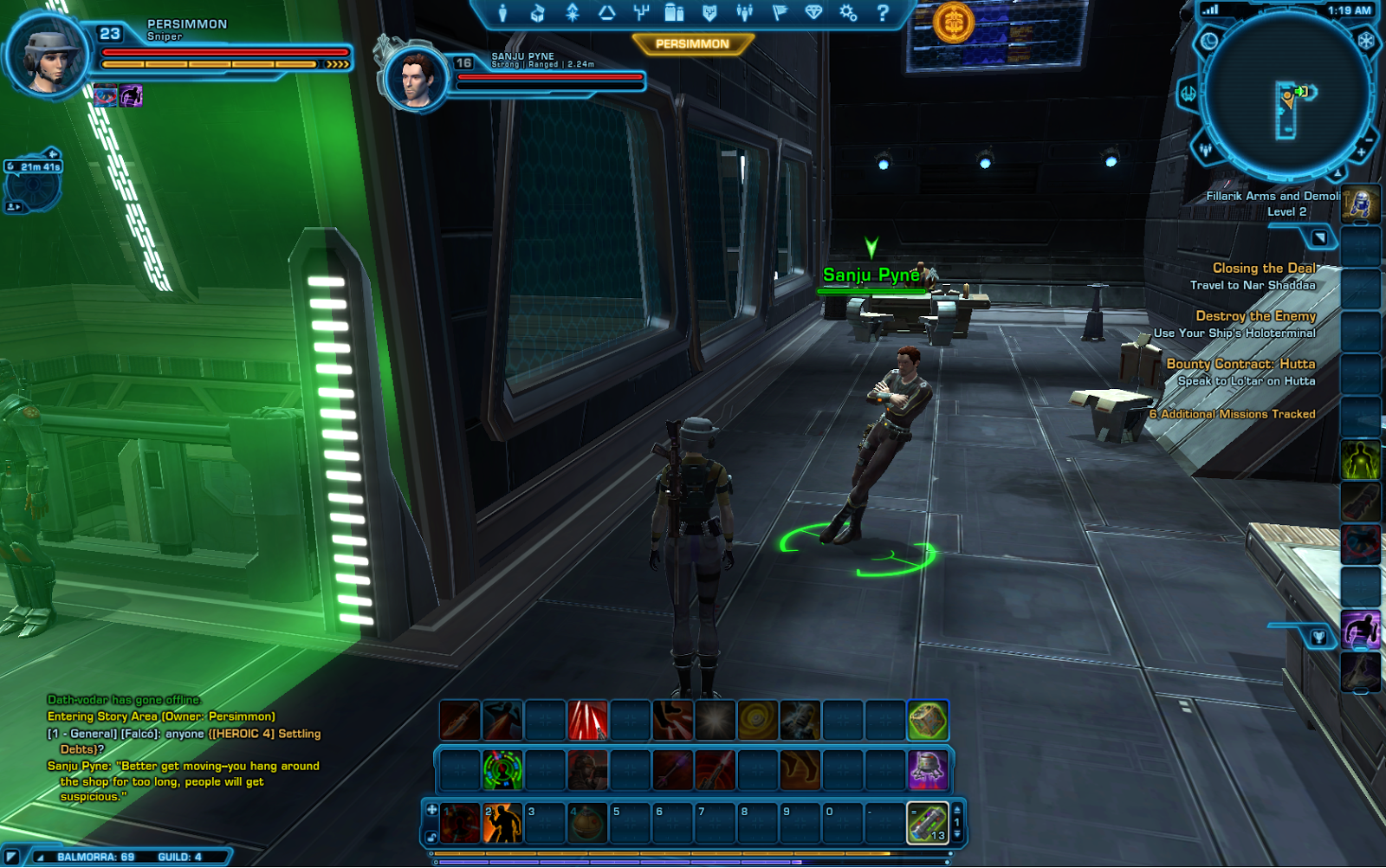
Task: Open help with the question mark icon
Action: (883, 13)
